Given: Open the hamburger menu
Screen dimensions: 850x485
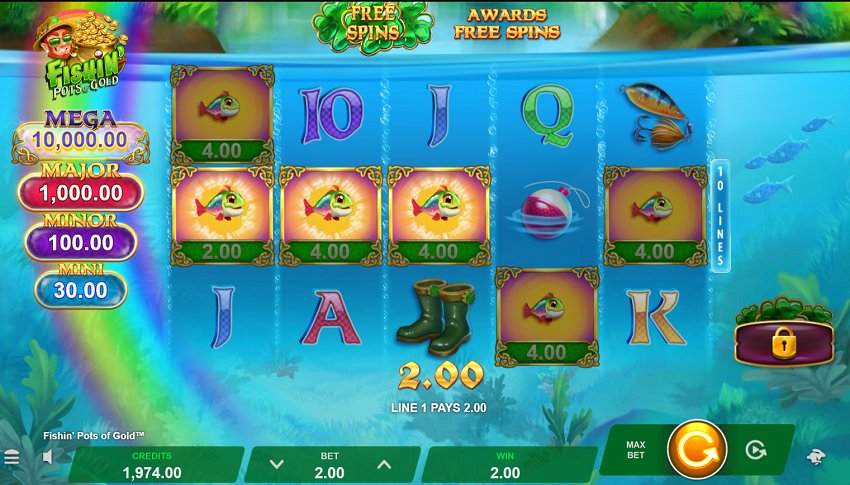Looking at the screenshot, I should point(12,458).
